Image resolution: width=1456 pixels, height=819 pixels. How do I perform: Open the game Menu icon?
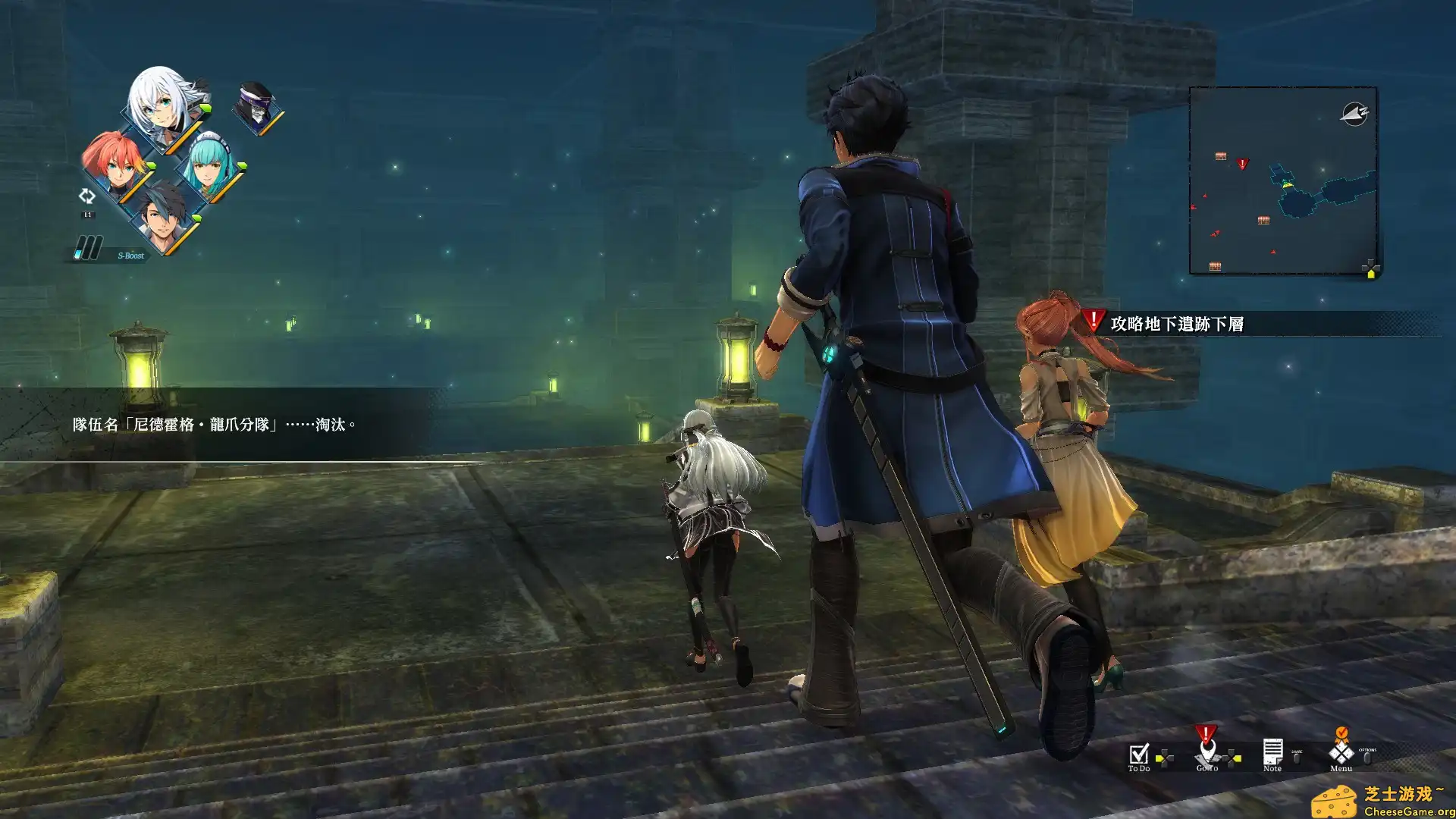tap(1341, 753)
